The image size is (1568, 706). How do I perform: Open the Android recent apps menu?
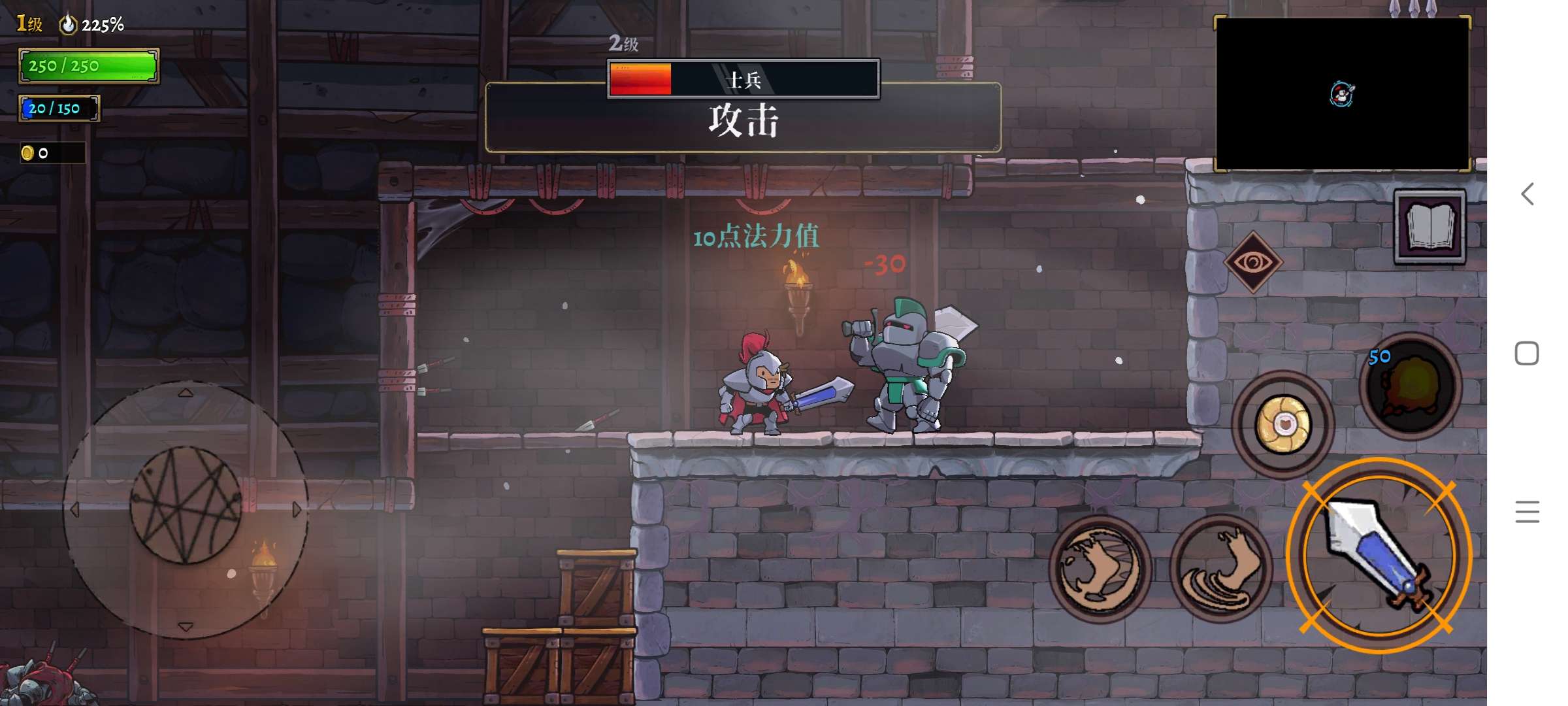coord(1527,512)
